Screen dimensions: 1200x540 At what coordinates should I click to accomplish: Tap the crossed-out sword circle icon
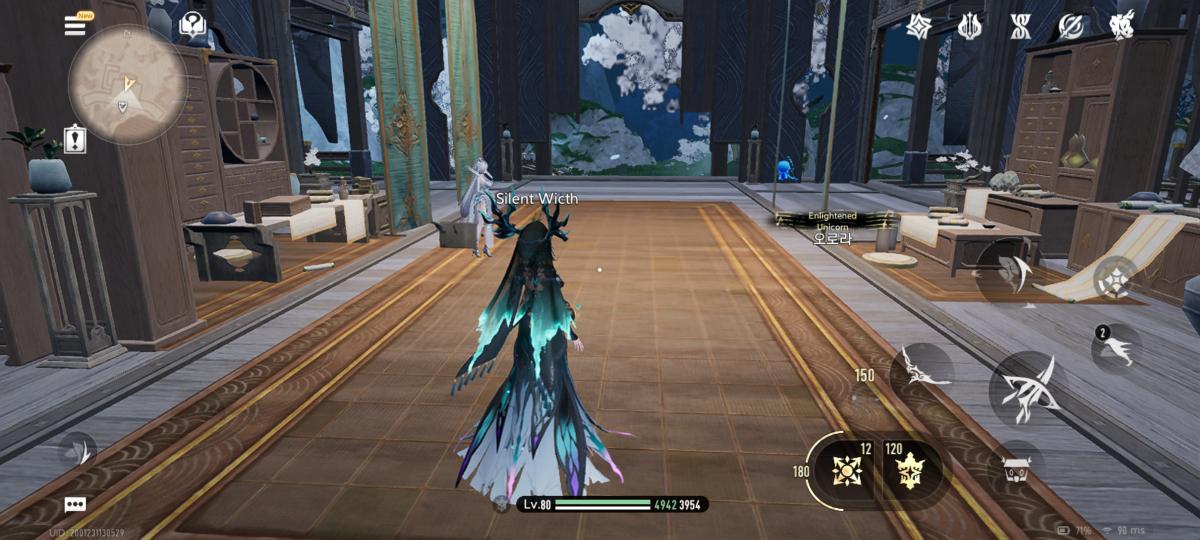coord(1071,27)
